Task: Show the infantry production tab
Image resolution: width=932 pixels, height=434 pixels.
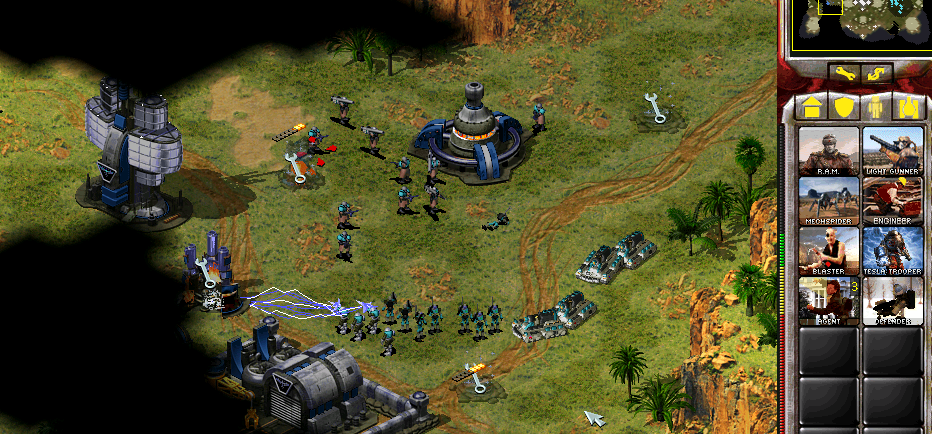Action: coord(879,107)
